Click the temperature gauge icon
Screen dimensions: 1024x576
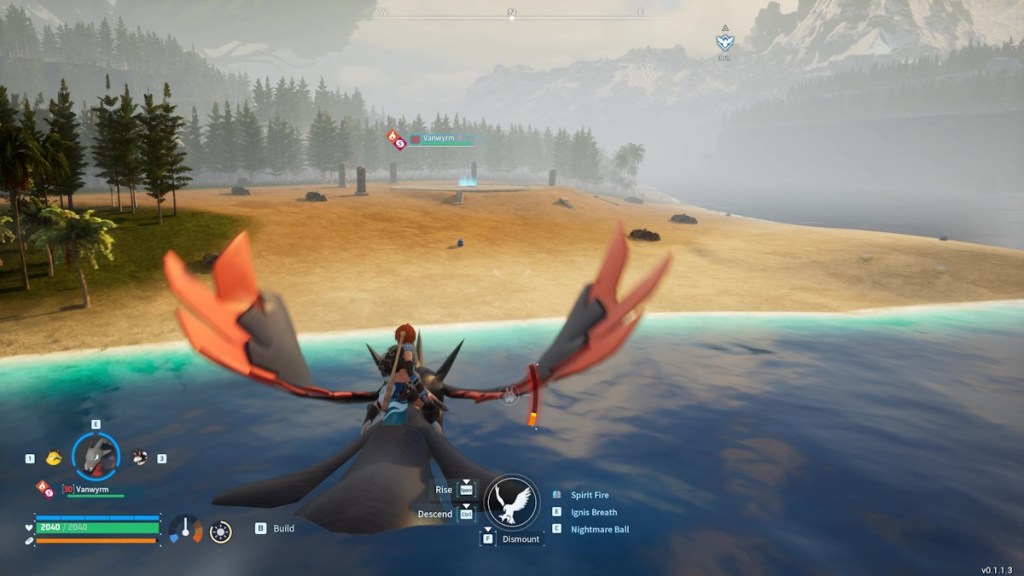click(185, 529)
